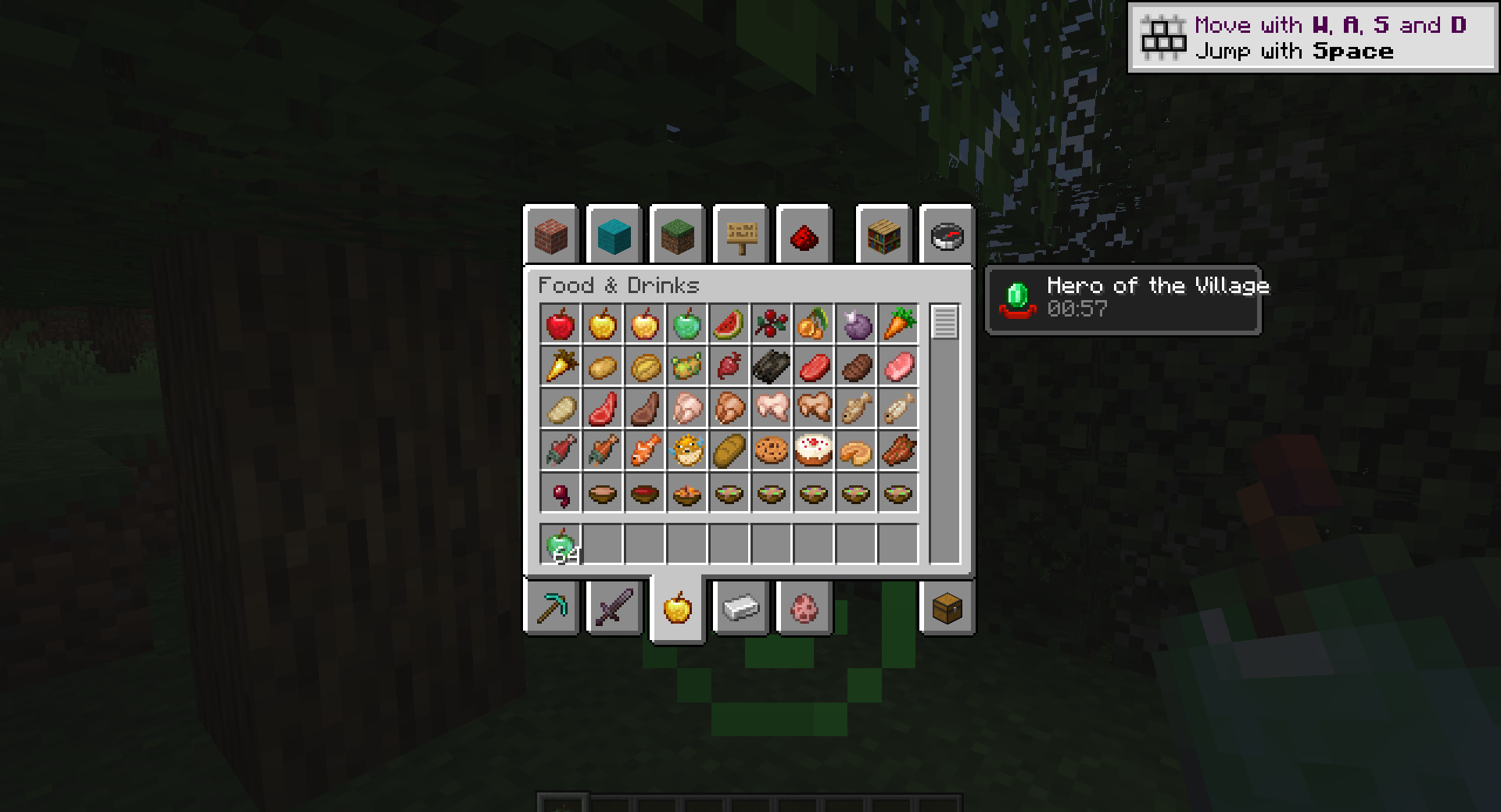The image size is (1501, 812).
Task: Open the Tools and Utilities tab
Action: [x=551, y=608]
